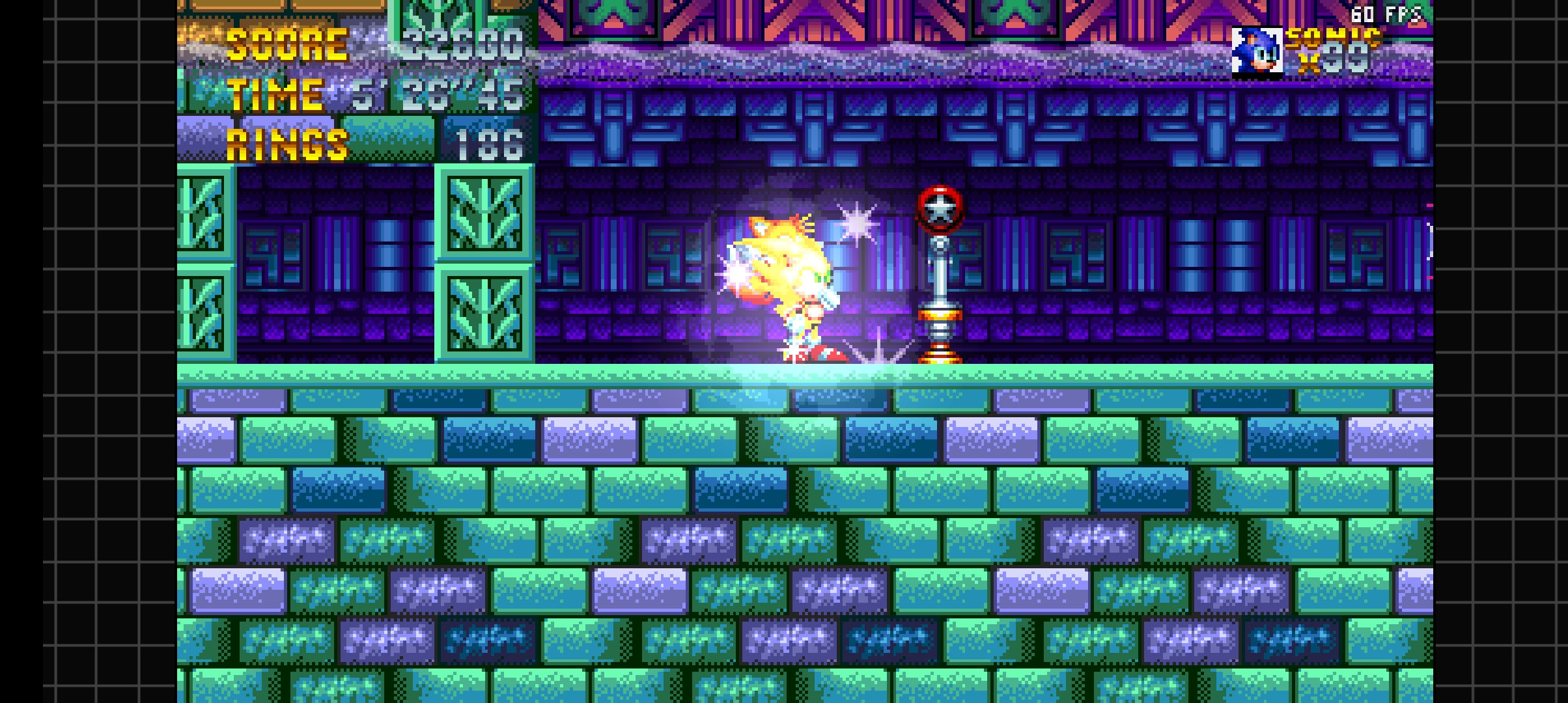Select the star post checkpoint sphere

pyautogui.click(x=938, y=208)
